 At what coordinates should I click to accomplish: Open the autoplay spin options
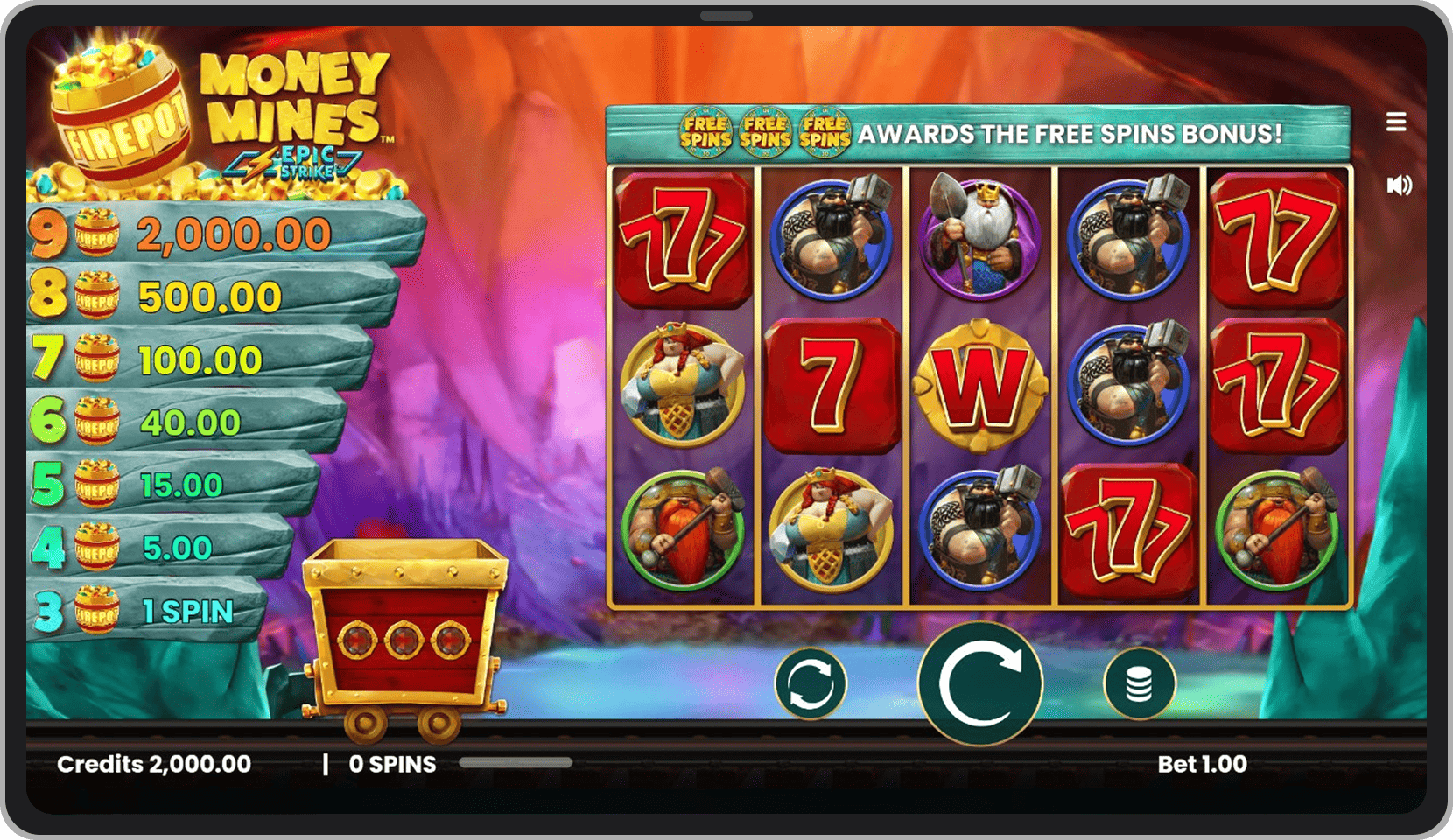(811, 683)
